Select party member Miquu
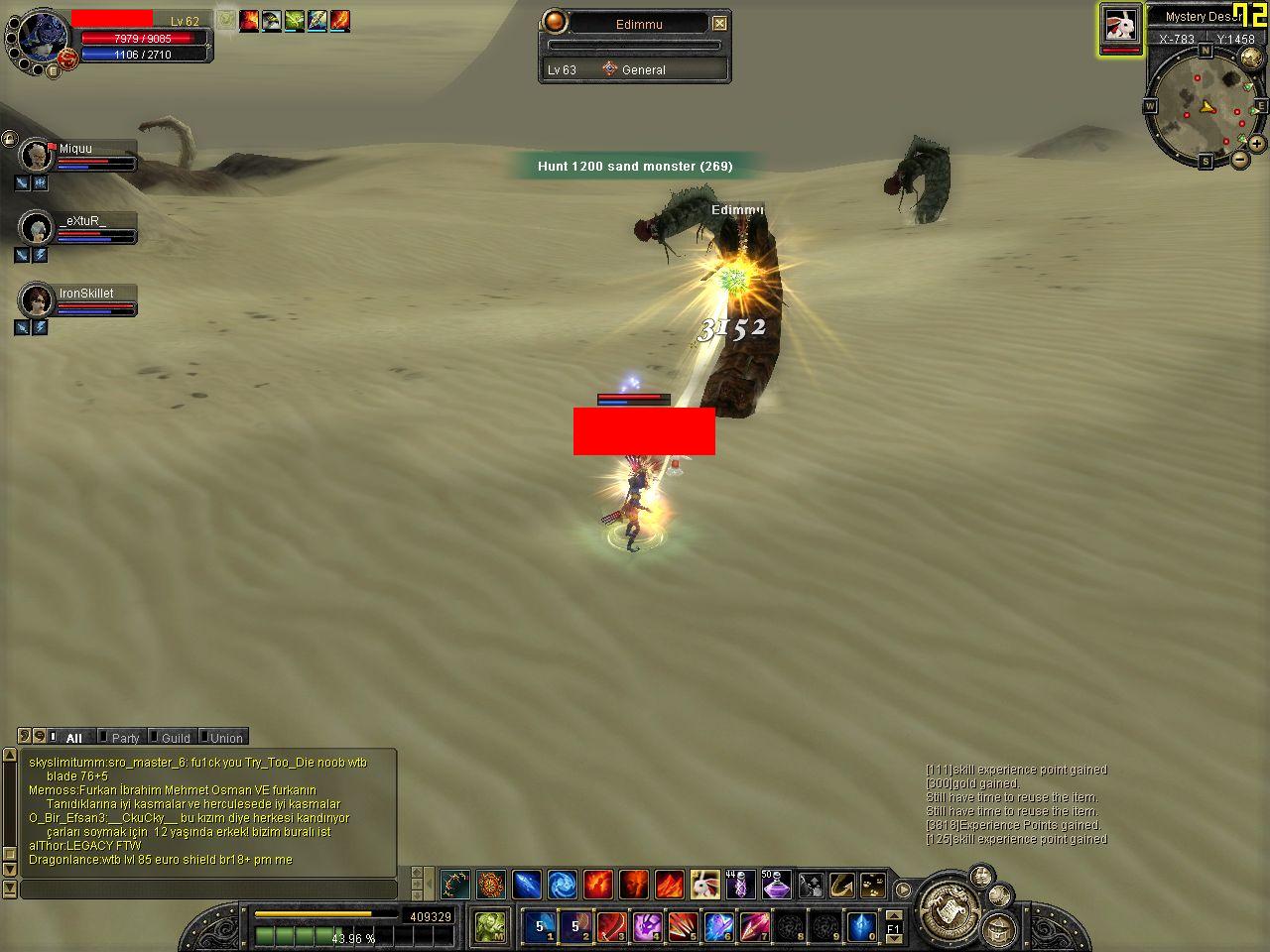Viewport: 1270px width, 952px height. [x=37, y=156]
